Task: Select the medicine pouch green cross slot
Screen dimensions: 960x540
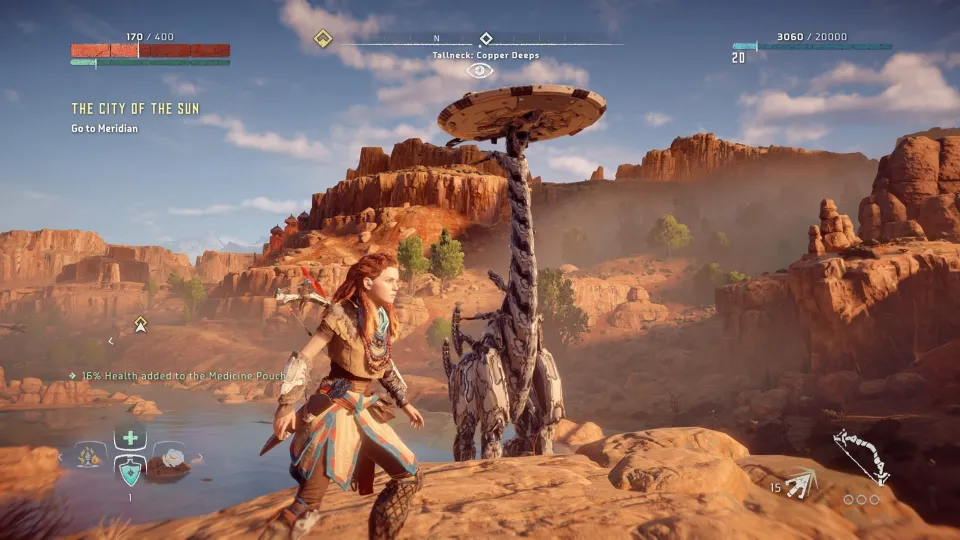Action: [130, 438]
